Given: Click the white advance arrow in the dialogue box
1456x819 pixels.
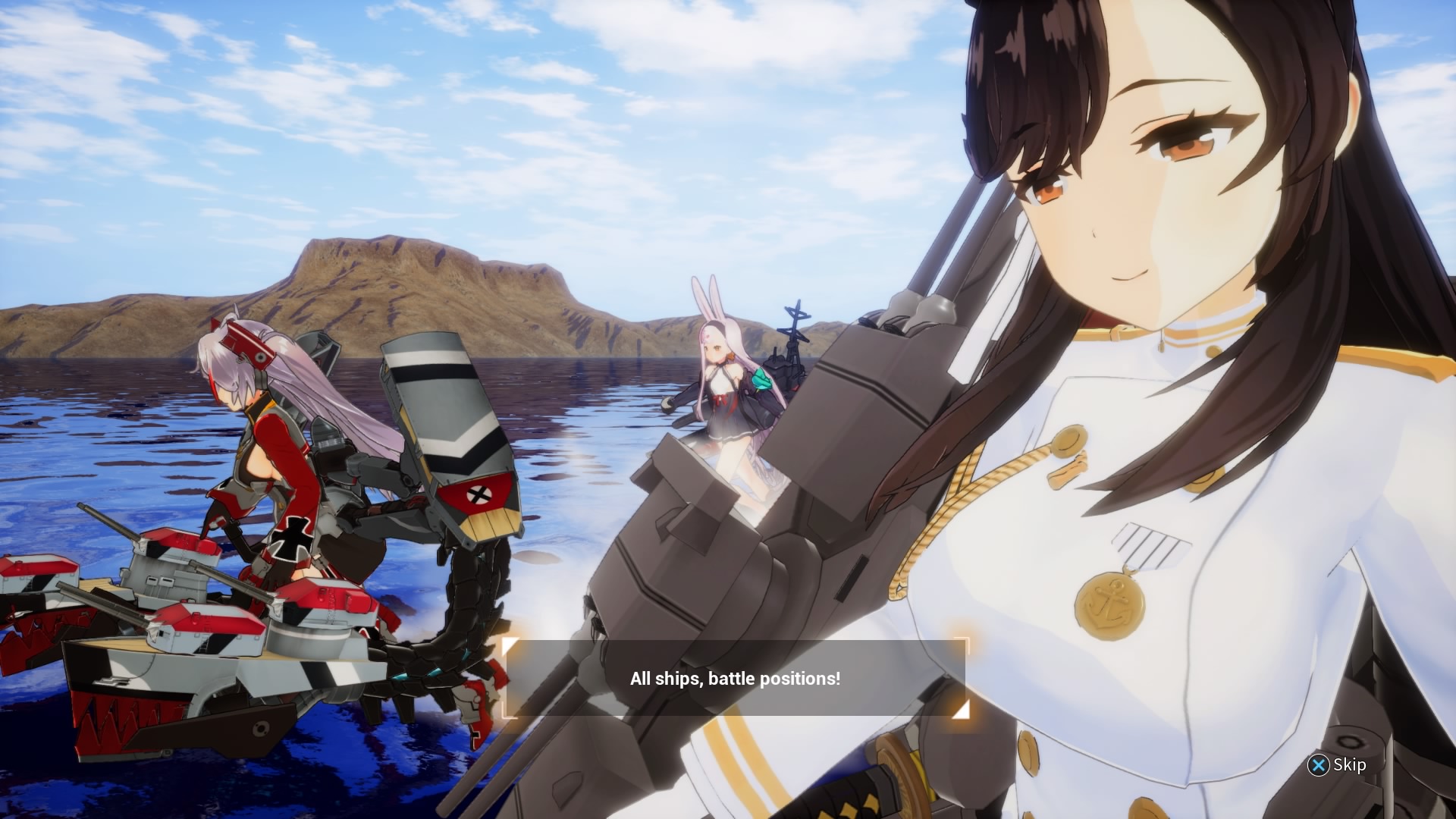Looking at the screenshot, I should click(x=960, y=709).
